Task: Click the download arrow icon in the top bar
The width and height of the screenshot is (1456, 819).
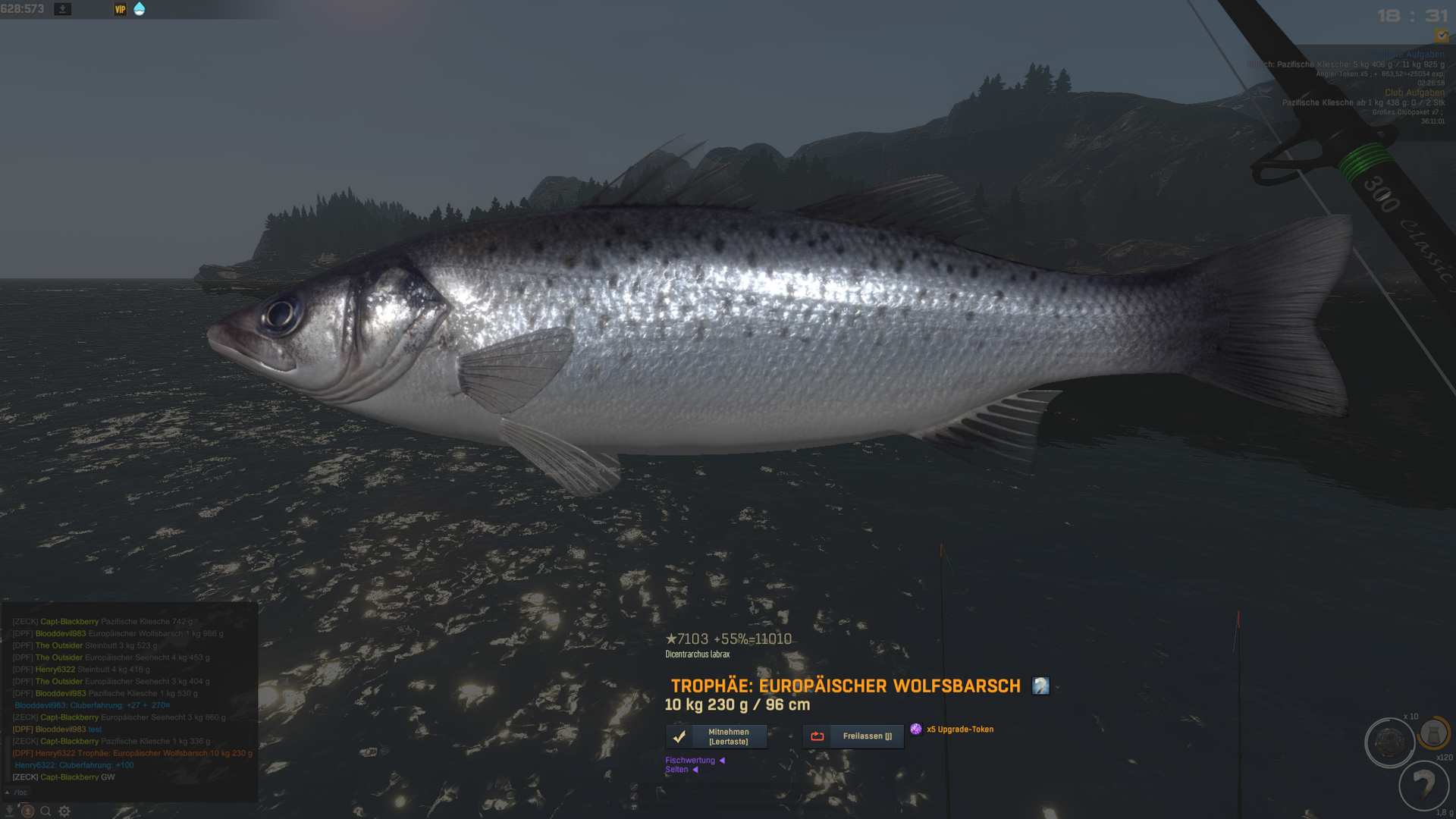Action: tap(63, 9)
